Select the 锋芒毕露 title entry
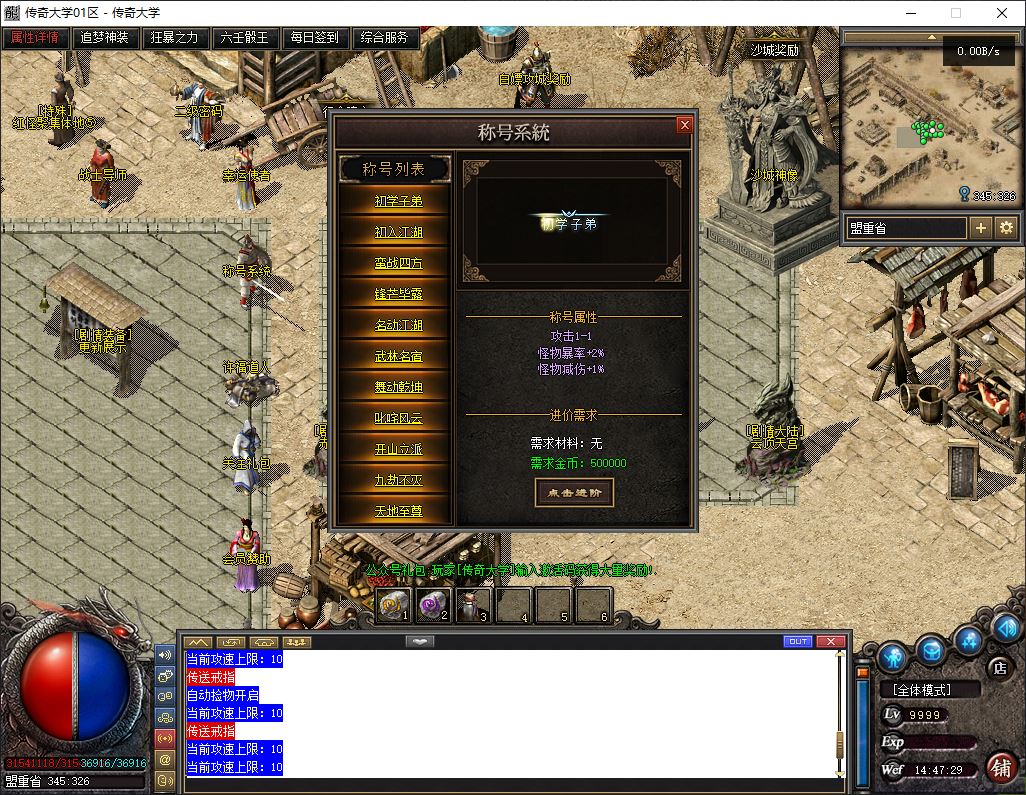Screen dimensions: 1026x795 [398, 294]
